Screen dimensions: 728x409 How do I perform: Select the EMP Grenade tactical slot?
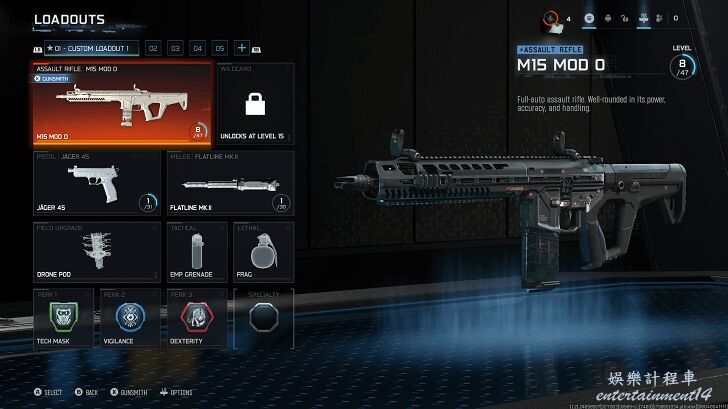[x=192, y=251]
